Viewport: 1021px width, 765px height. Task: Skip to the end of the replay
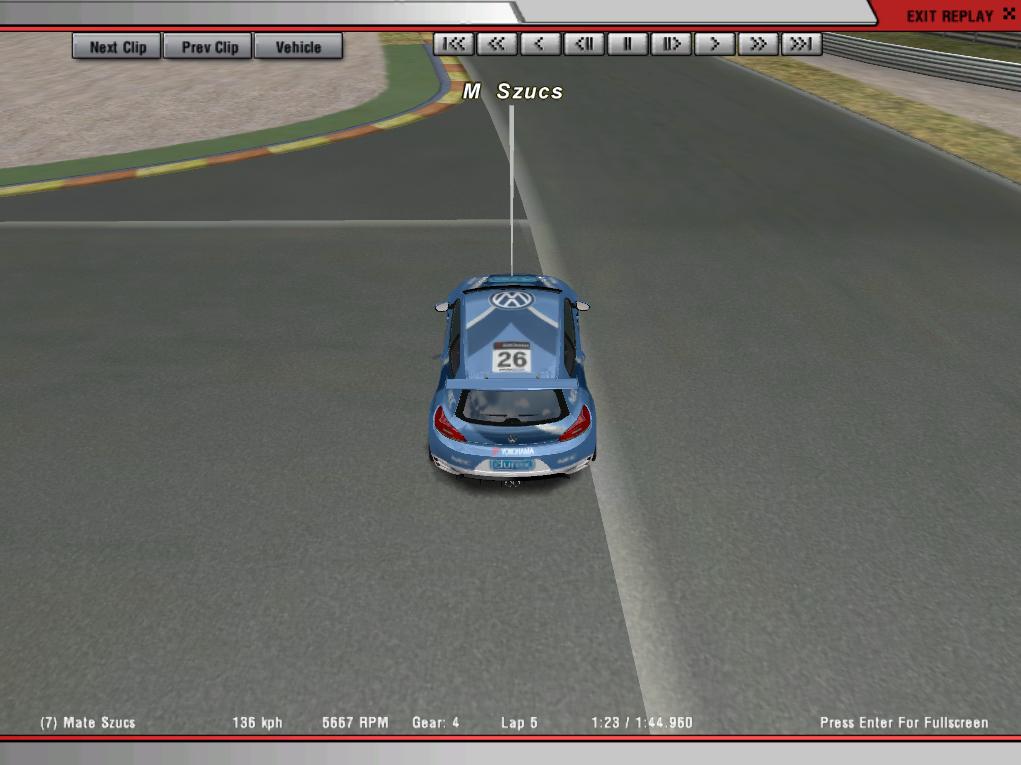(801, 44)
